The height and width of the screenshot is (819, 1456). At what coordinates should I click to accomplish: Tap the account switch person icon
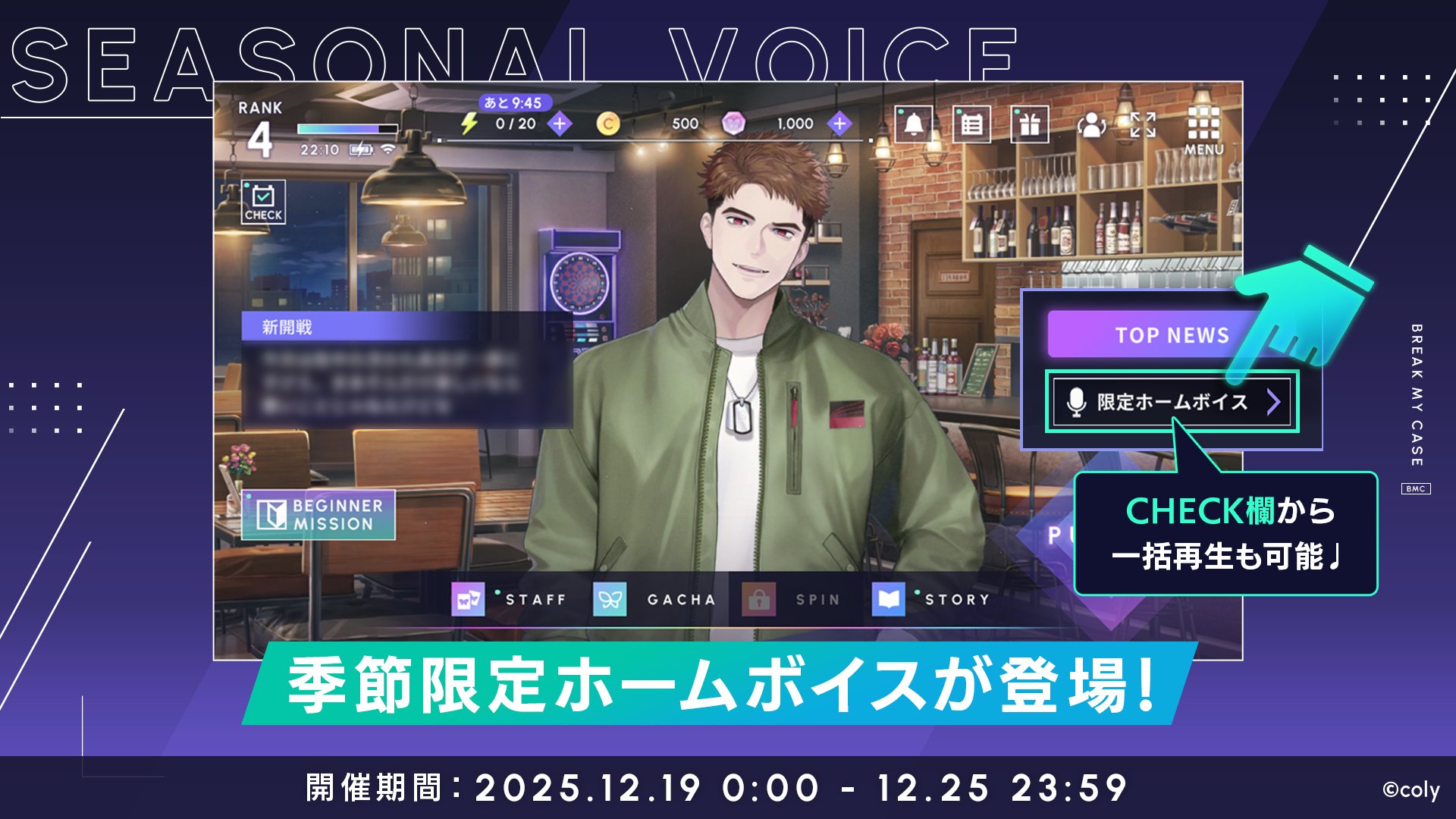pyautogui.click(x=1092, y=126)
